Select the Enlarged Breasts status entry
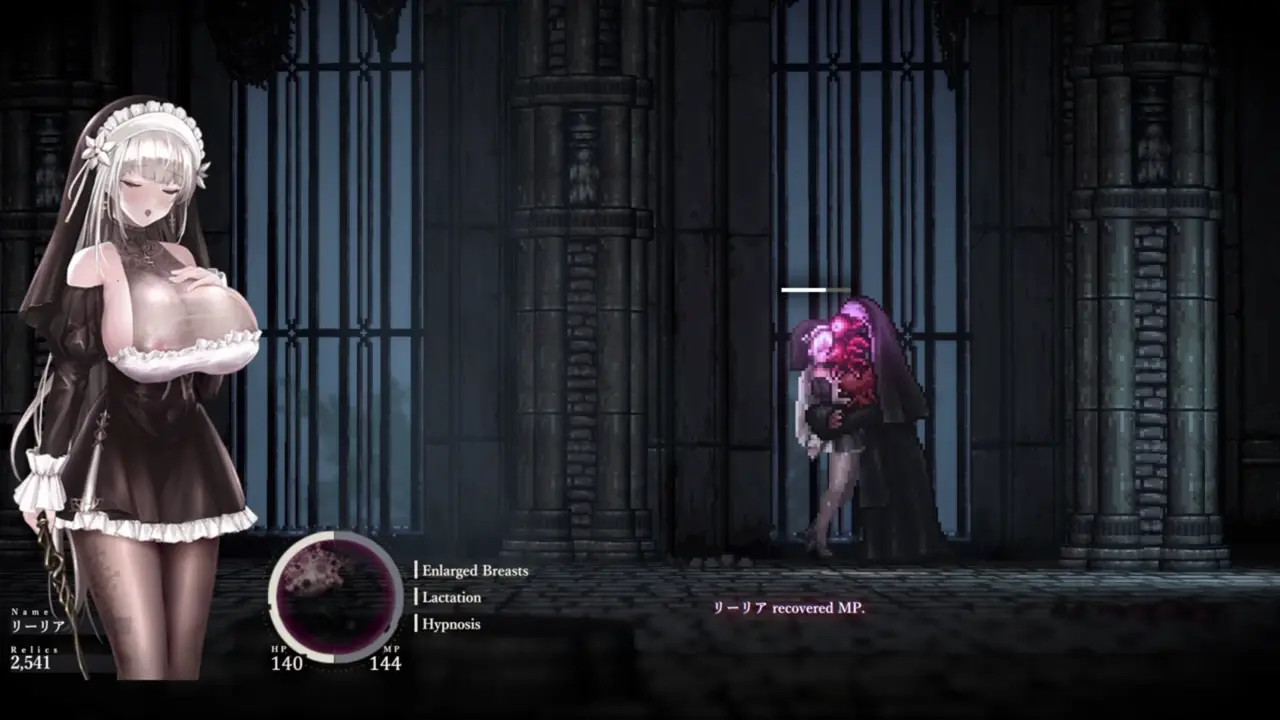Screen dimensions: 1280x720 point(474,571)
